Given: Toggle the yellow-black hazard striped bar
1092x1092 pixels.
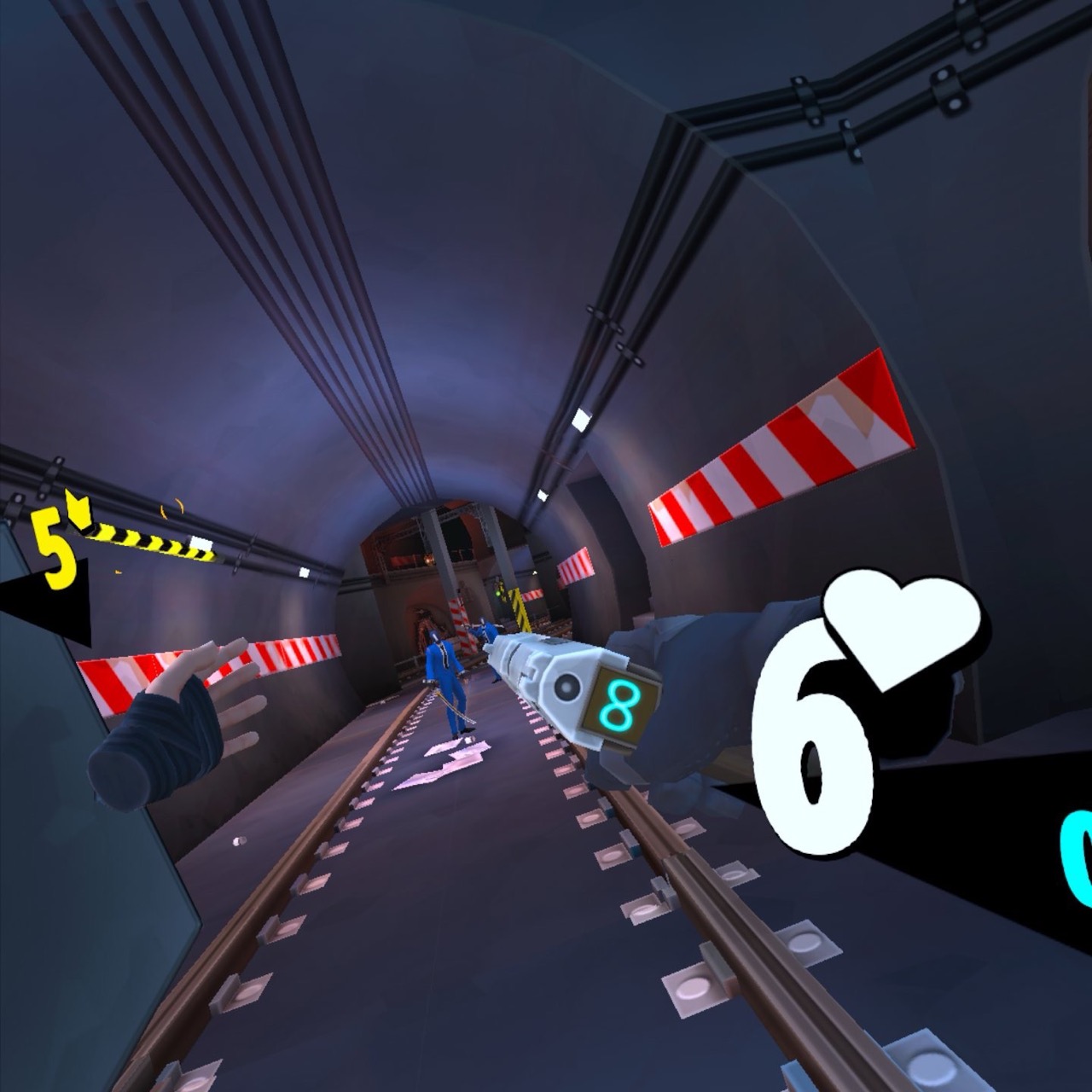Looking at the screenshot, I should 154,542.
